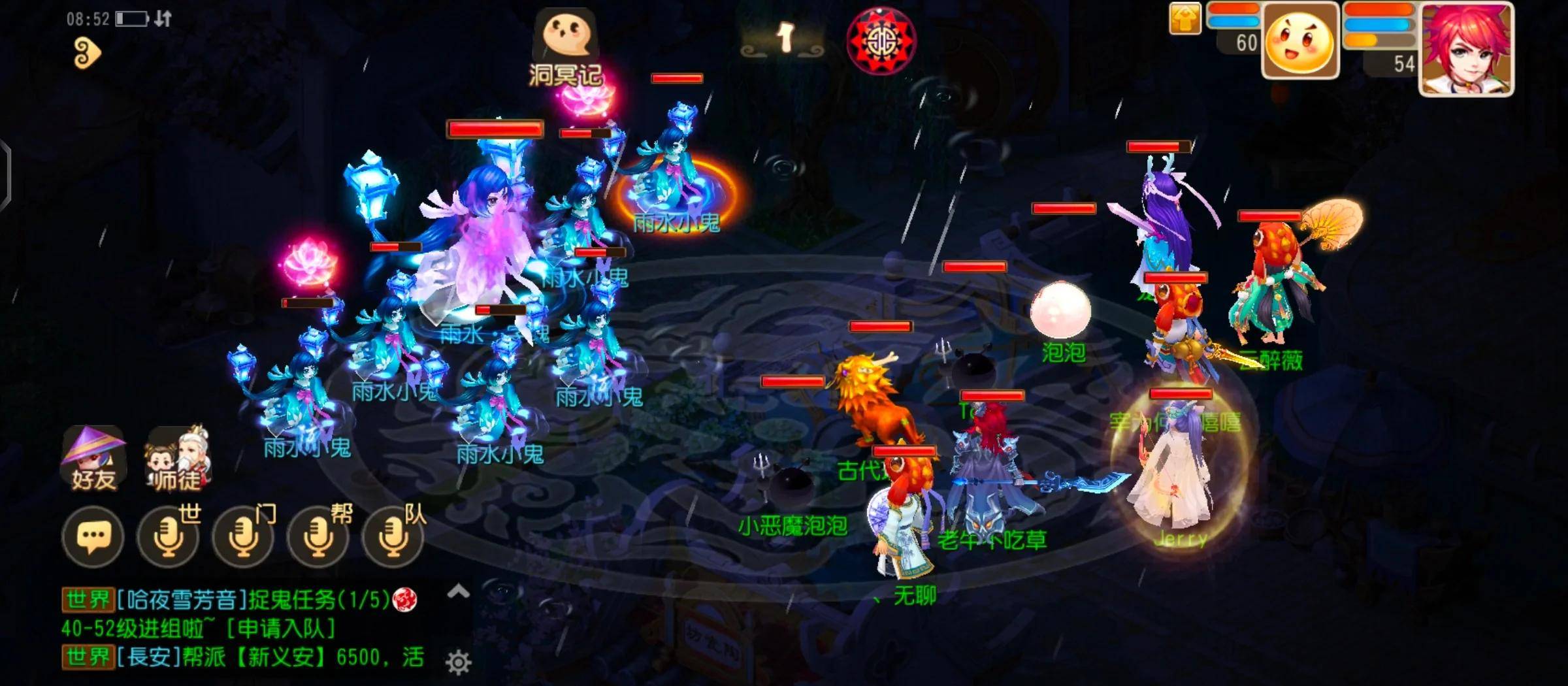Screen dimensions: 1568x686
Task: Expand the chat log with the up arrow
Action: 459,592
